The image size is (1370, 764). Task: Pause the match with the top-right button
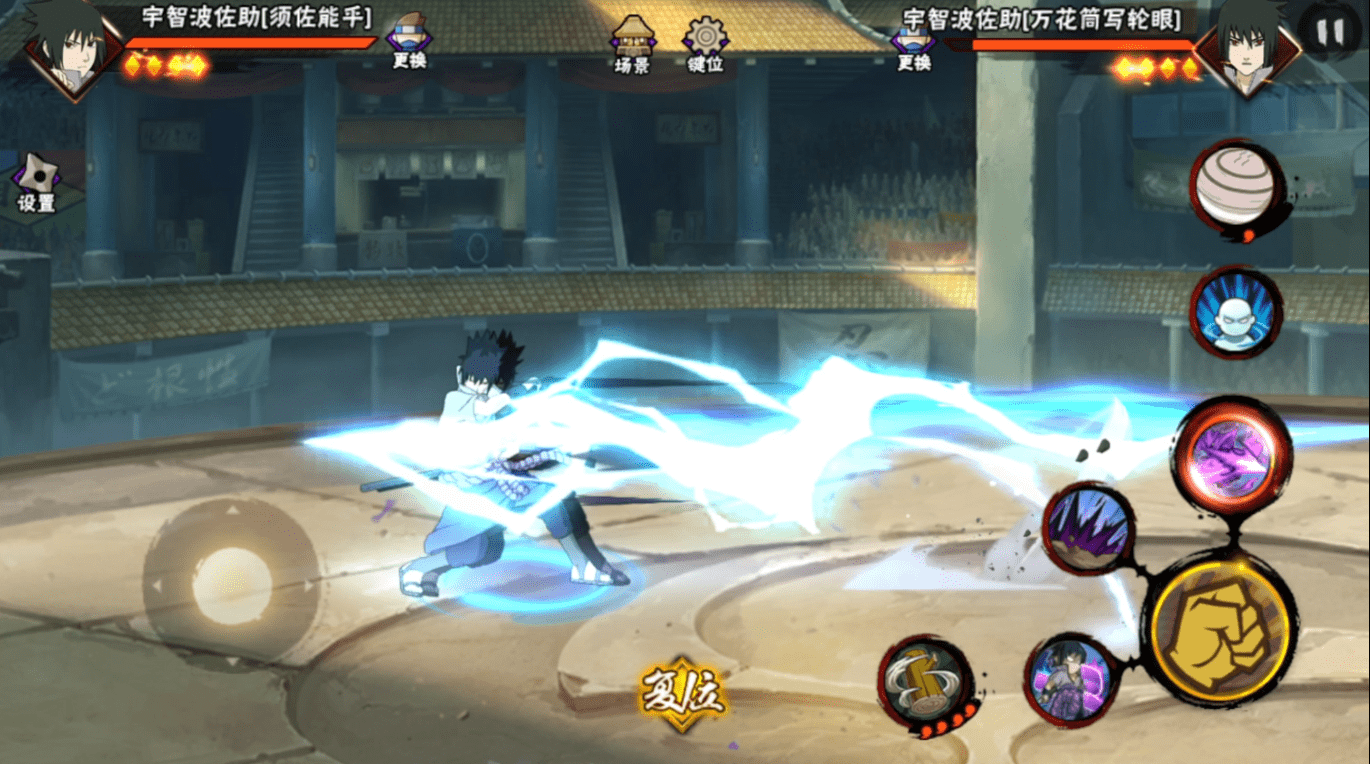click(1330, 33)
